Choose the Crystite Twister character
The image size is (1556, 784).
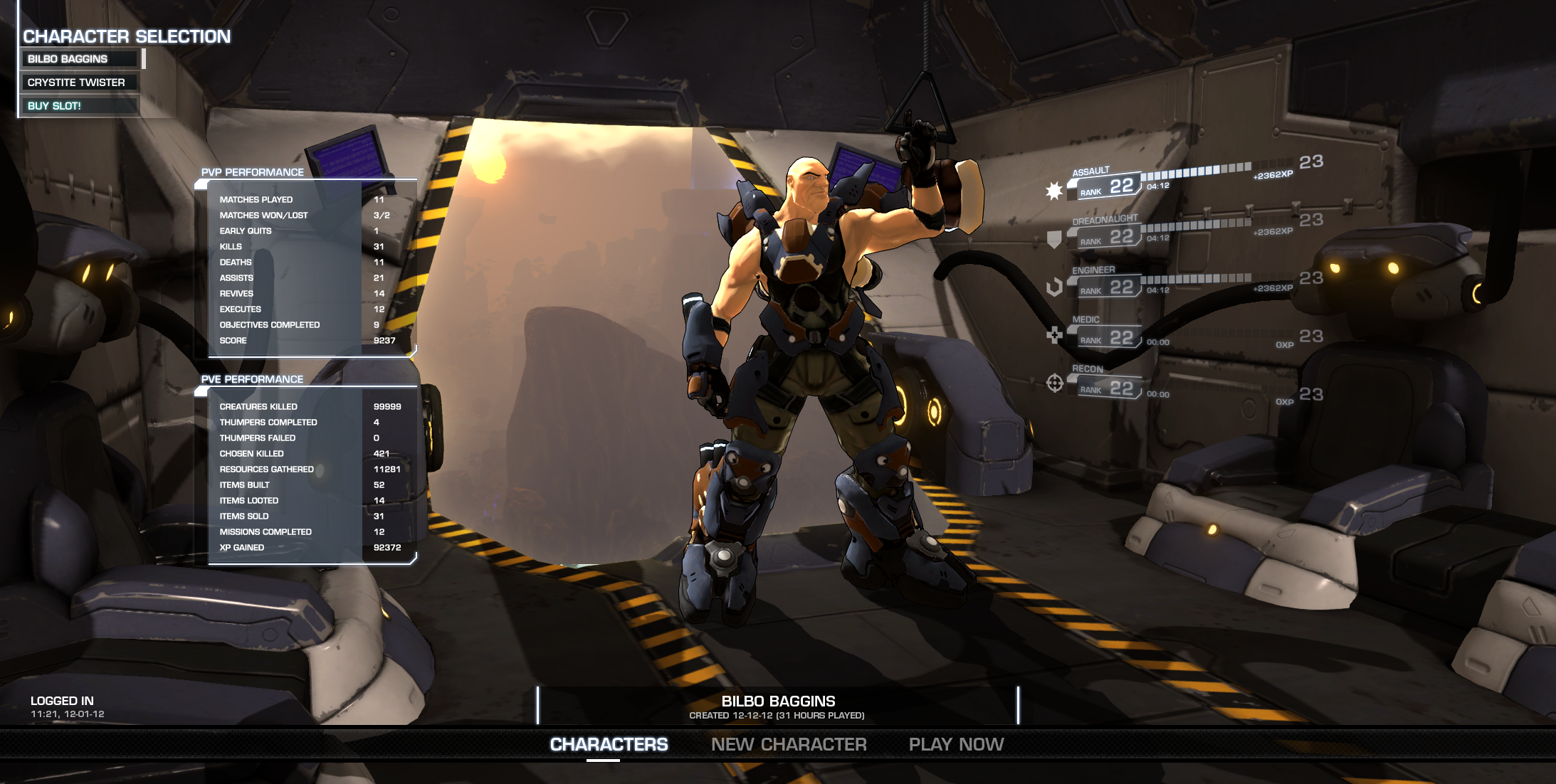pyautogui.click(x=80, y=83)
